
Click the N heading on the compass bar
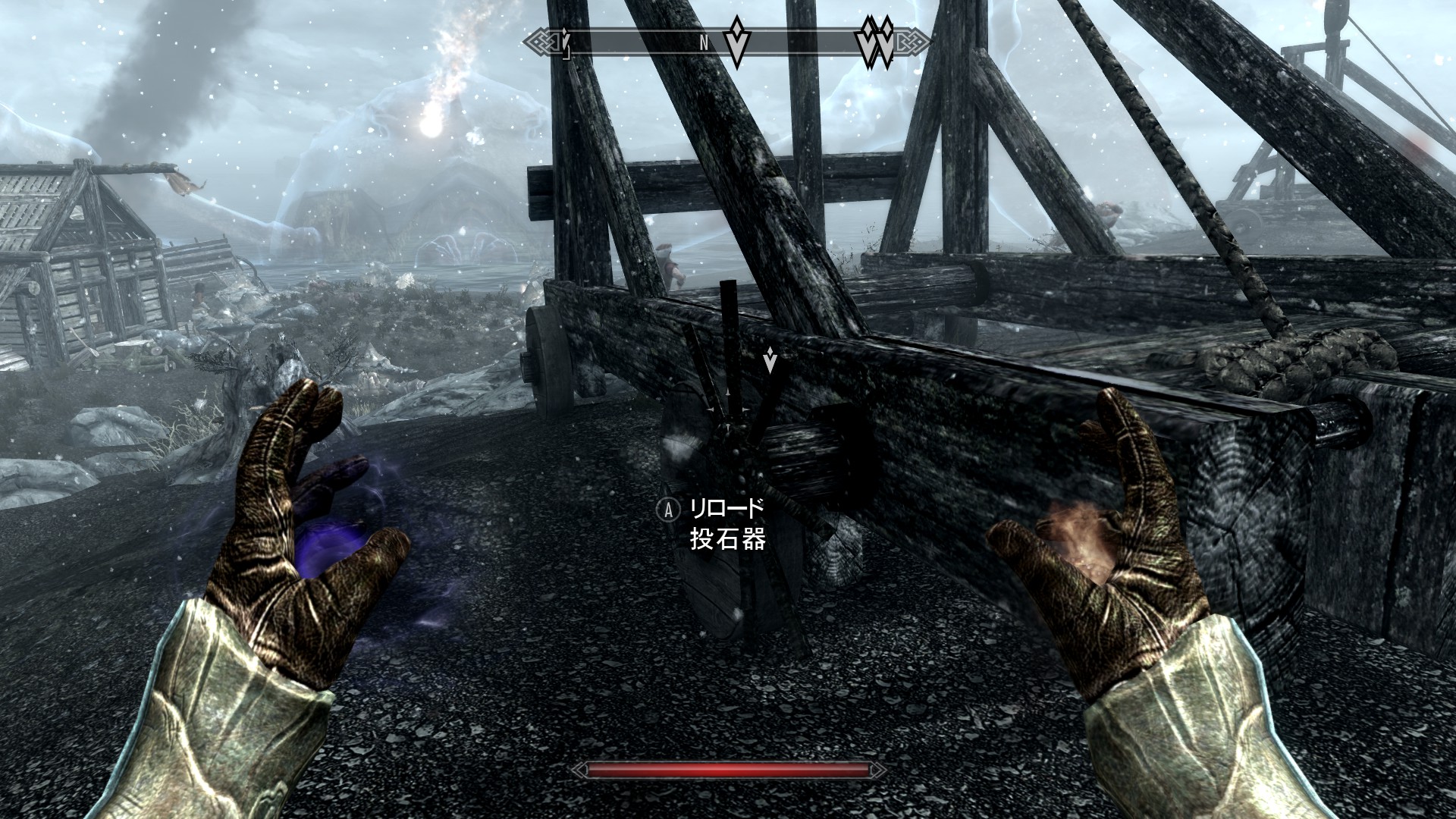tap(704, 44)
